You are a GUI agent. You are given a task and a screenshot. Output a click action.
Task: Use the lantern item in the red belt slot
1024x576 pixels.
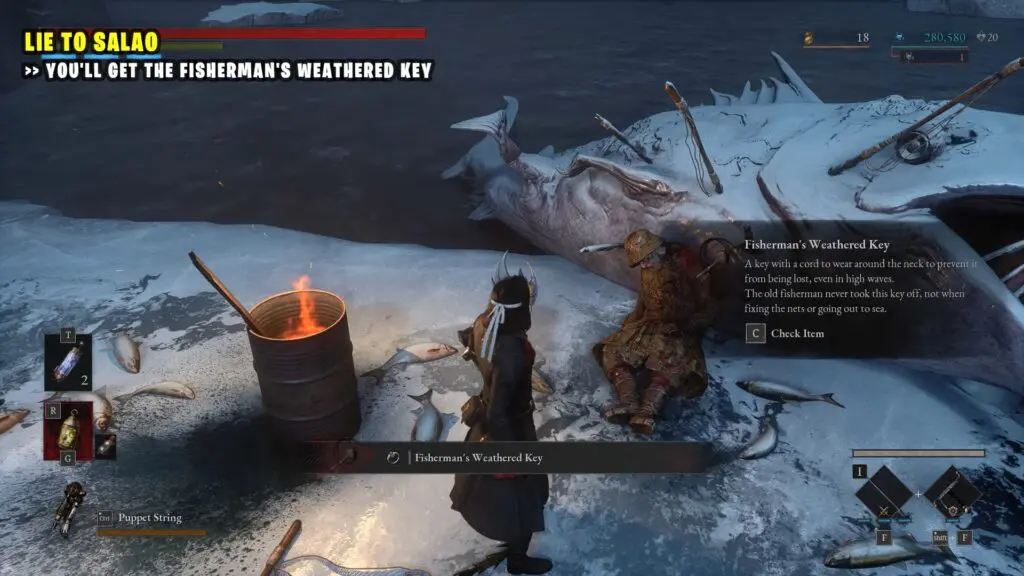tap(68, 431)
